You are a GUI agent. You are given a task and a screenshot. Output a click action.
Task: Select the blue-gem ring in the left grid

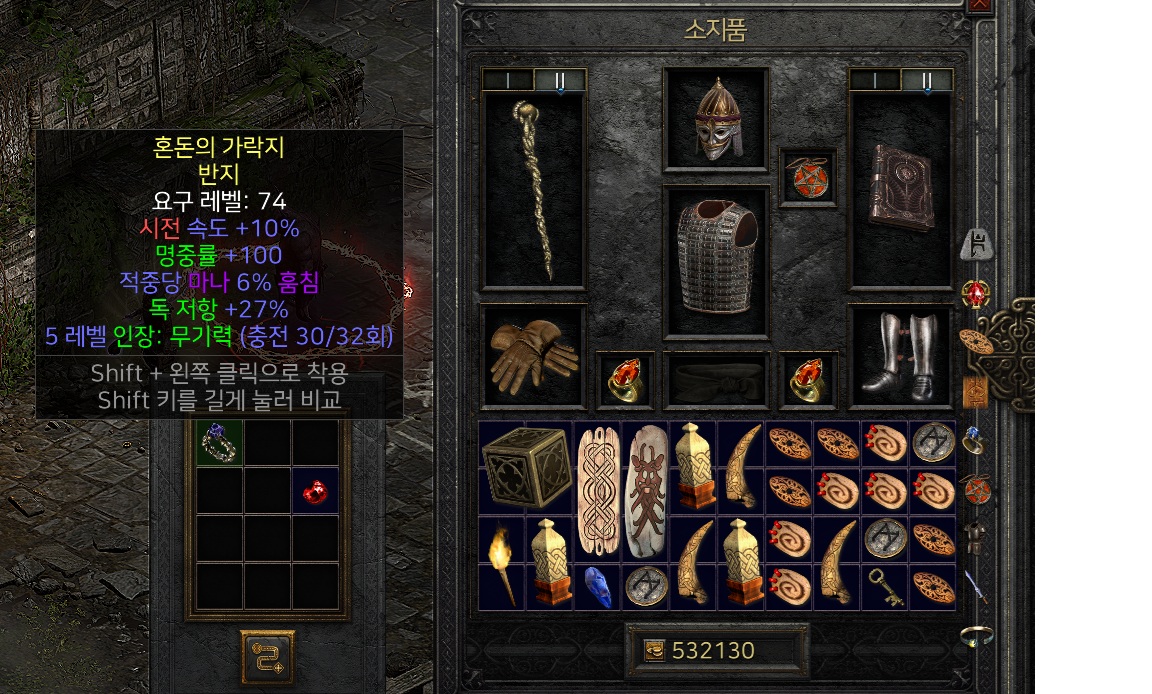pyautogui.click(x=219, y=443)
